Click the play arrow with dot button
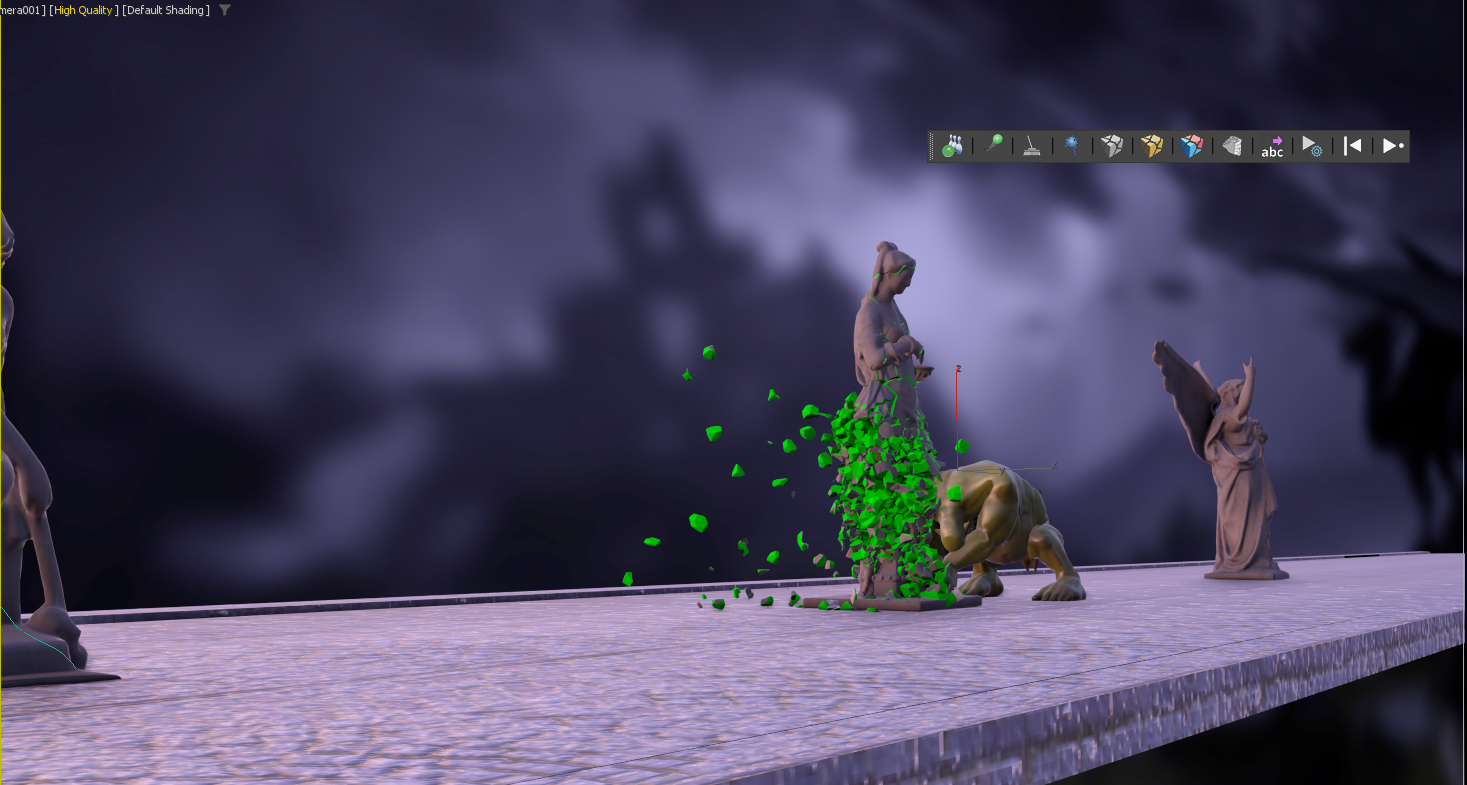The height and width of the screenshot is (785, 1467). 1393,146
